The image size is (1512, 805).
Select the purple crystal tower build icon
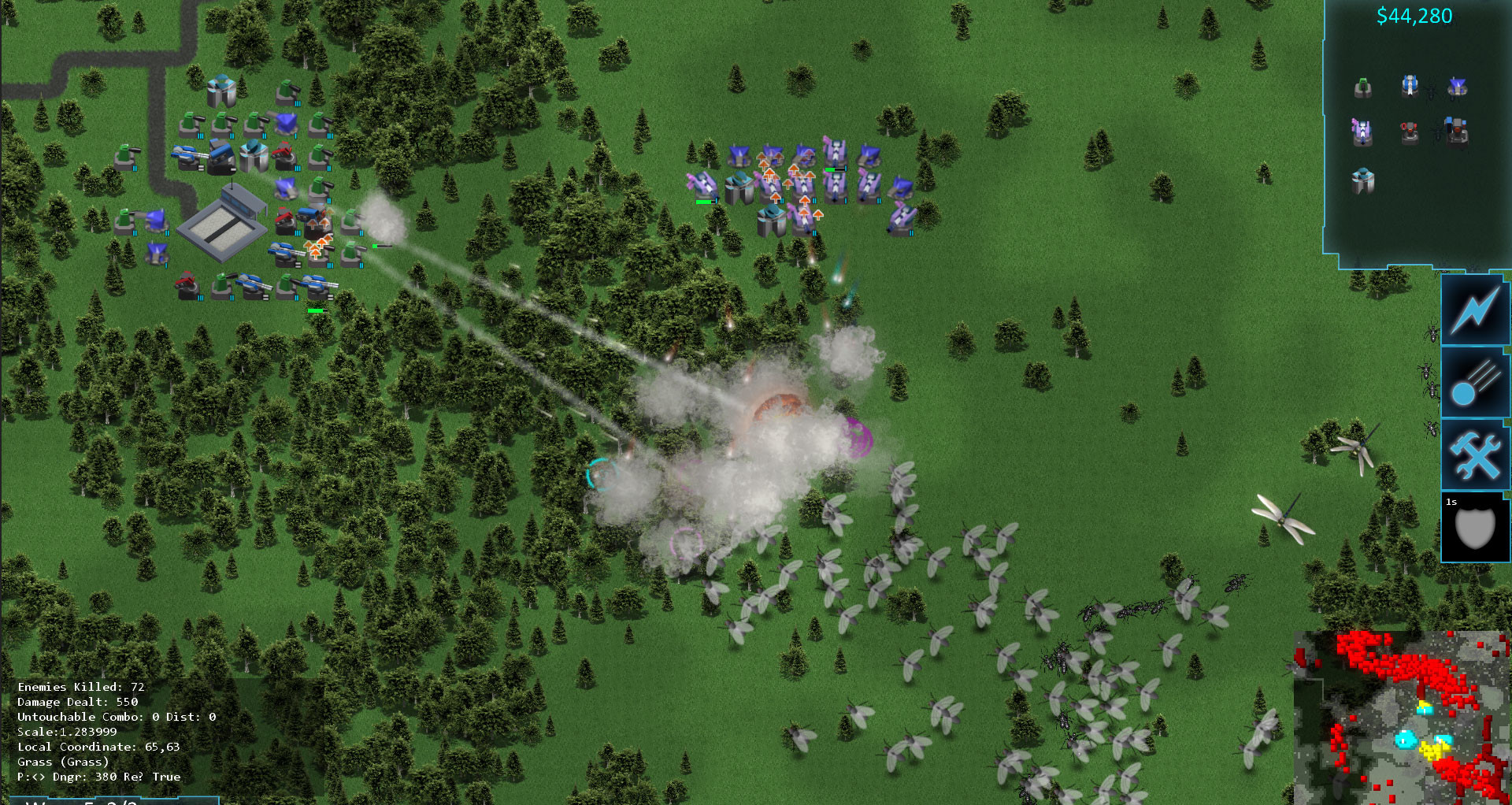pos(1363,130)
